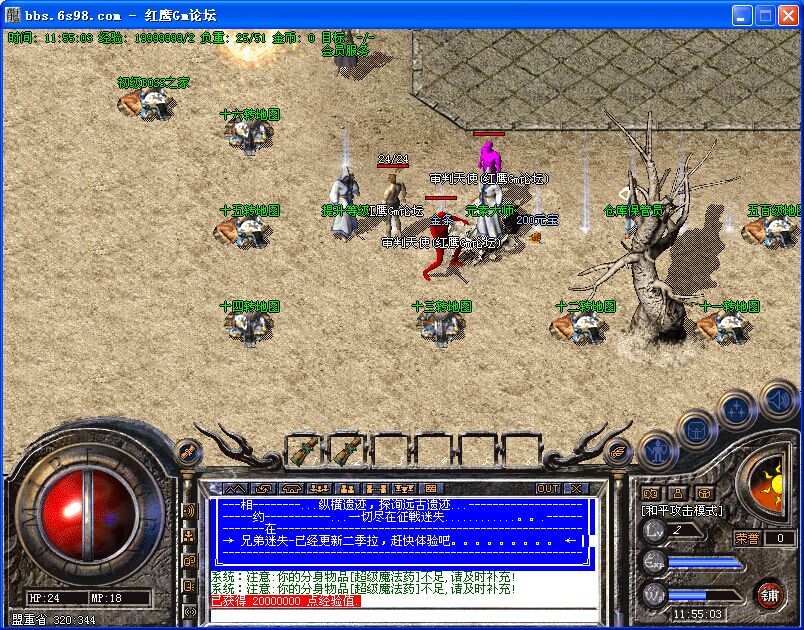Select the first belt scroll slot
804x630 pixels.
(x=303, y=449)
